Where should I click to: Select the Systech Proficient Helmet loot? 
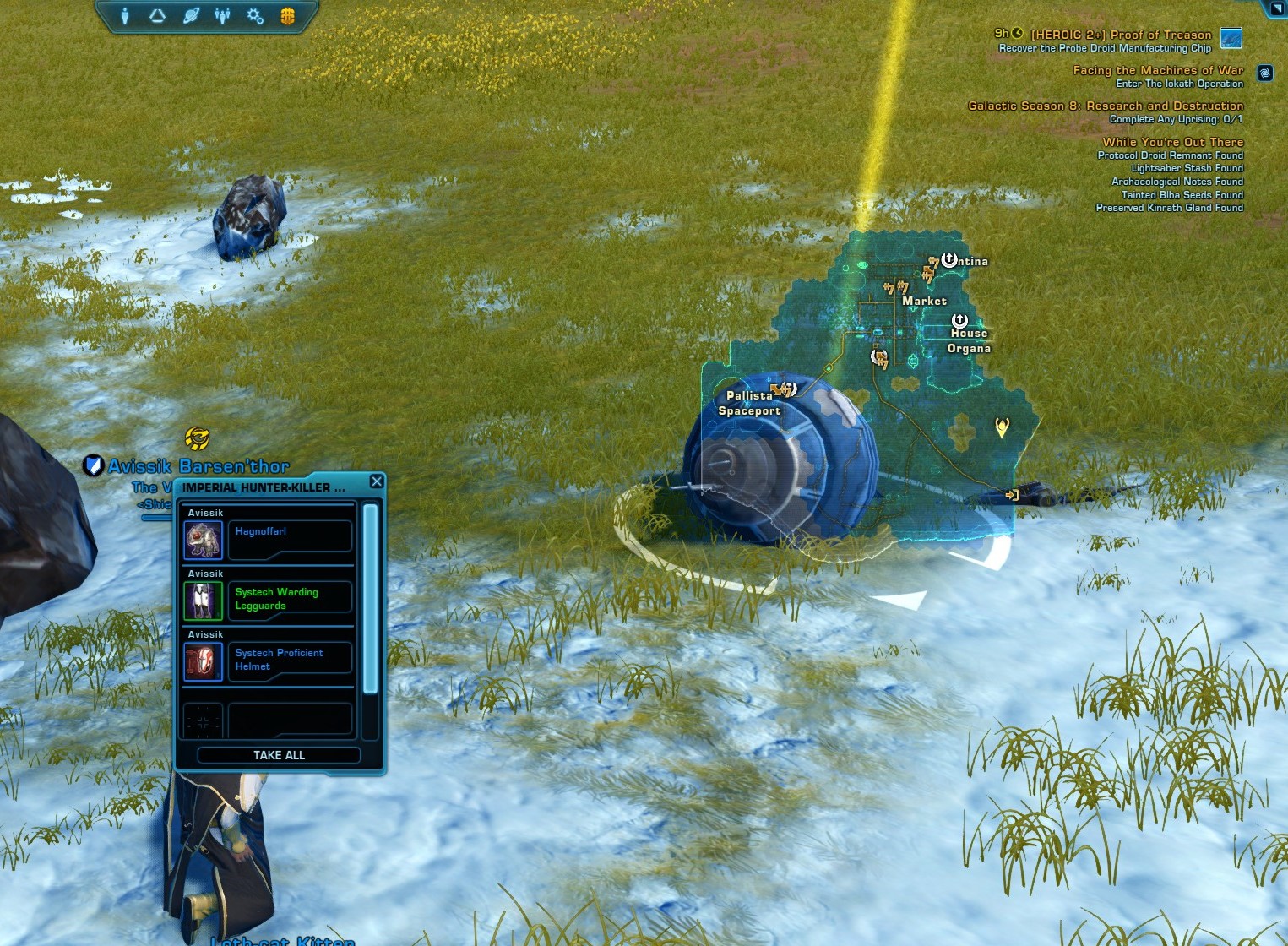[203, 661]
